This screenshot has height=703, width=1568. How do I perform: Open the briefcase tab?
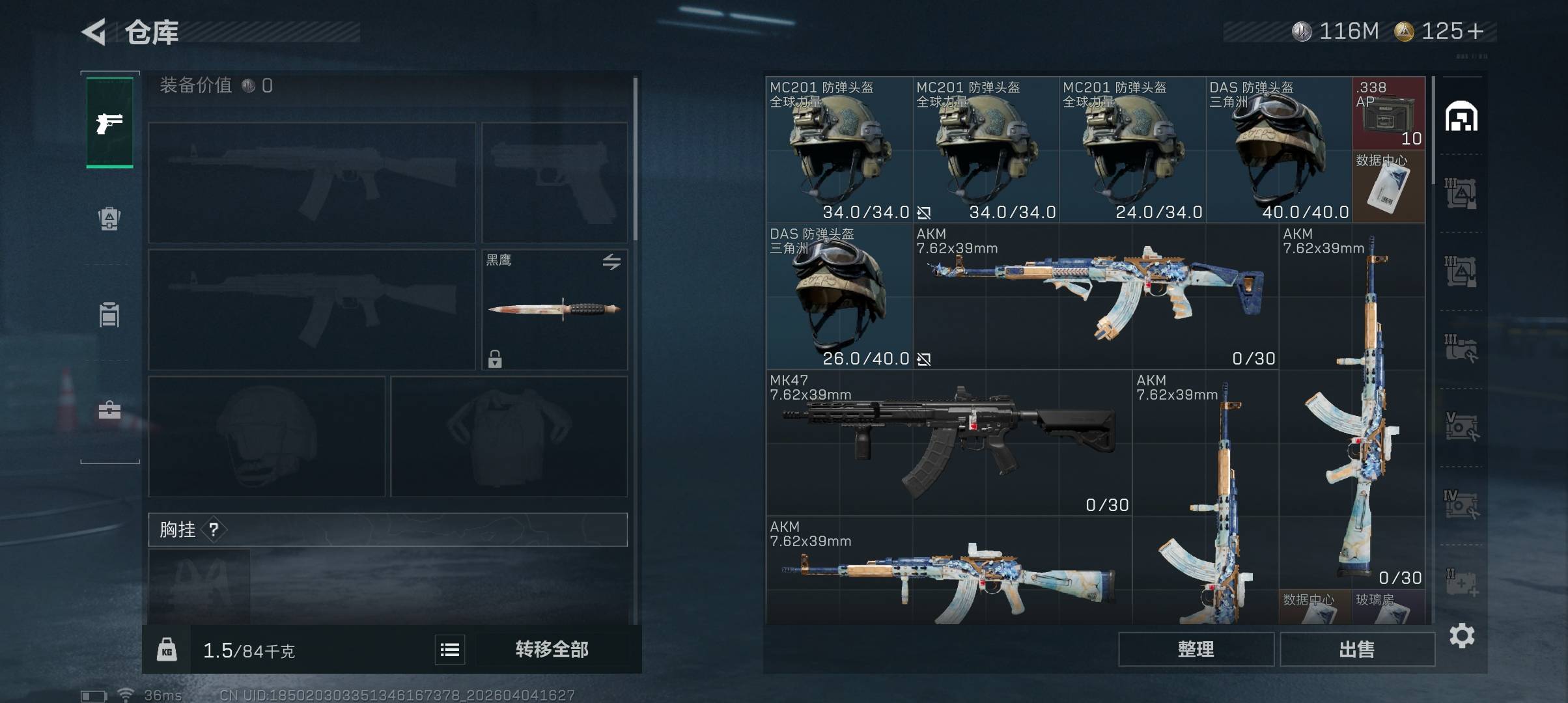click(x=109, y=410)
